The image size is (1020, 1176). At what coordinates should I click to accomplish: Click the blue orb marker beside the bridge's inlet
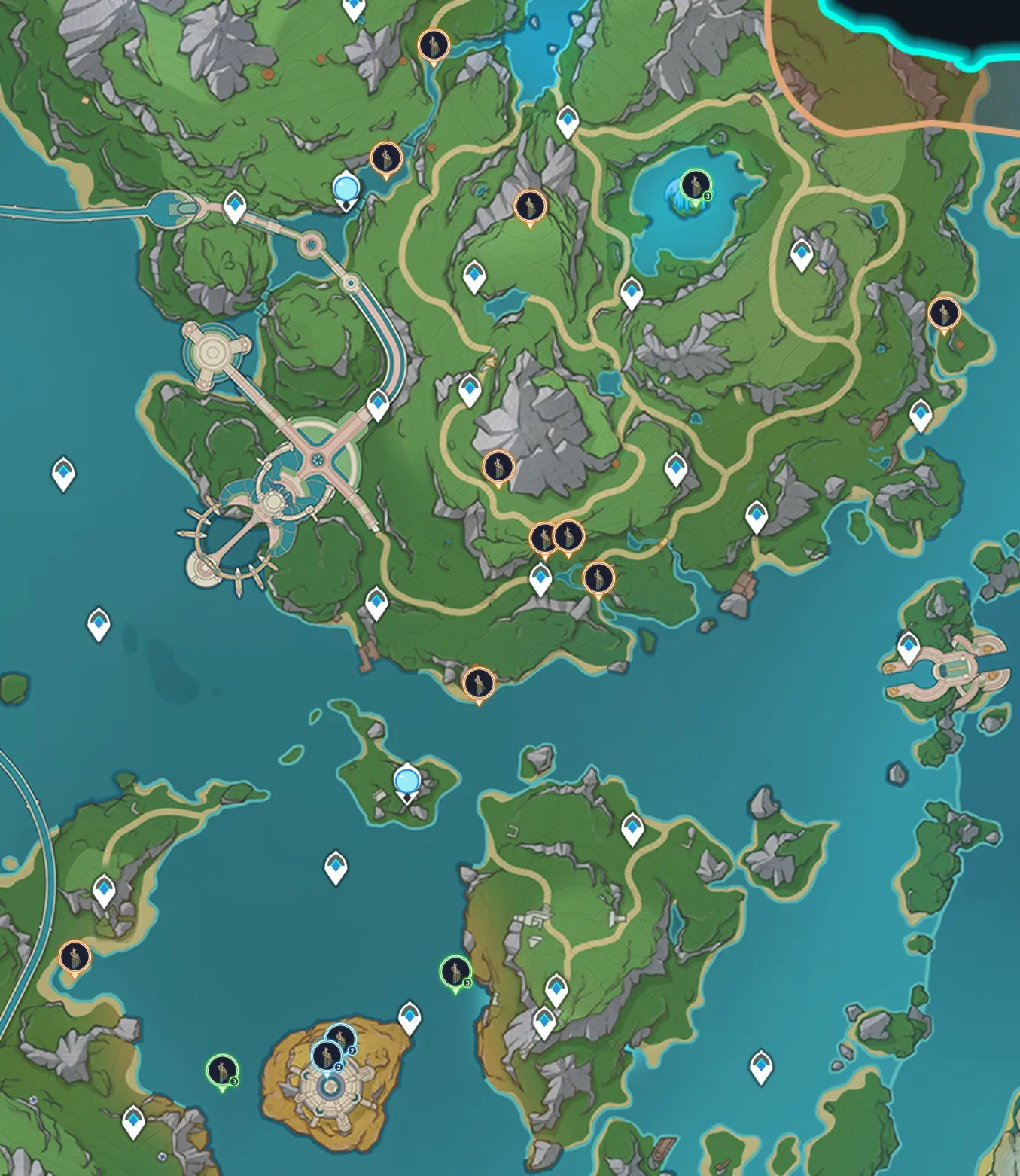pos(346,187)
